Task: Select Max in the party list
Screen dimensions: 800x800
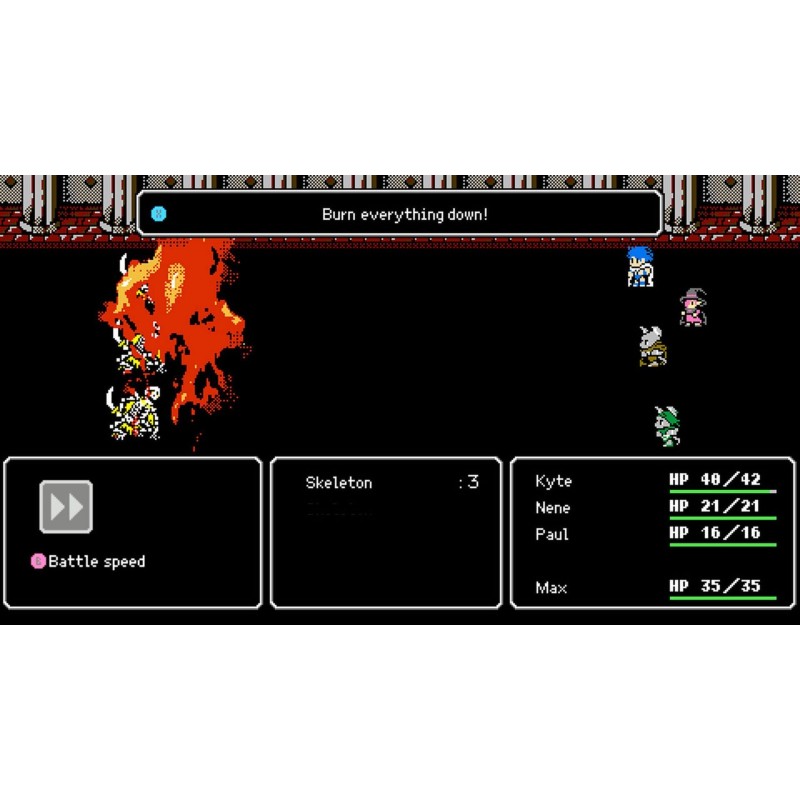Action: [x=551, y=588]
